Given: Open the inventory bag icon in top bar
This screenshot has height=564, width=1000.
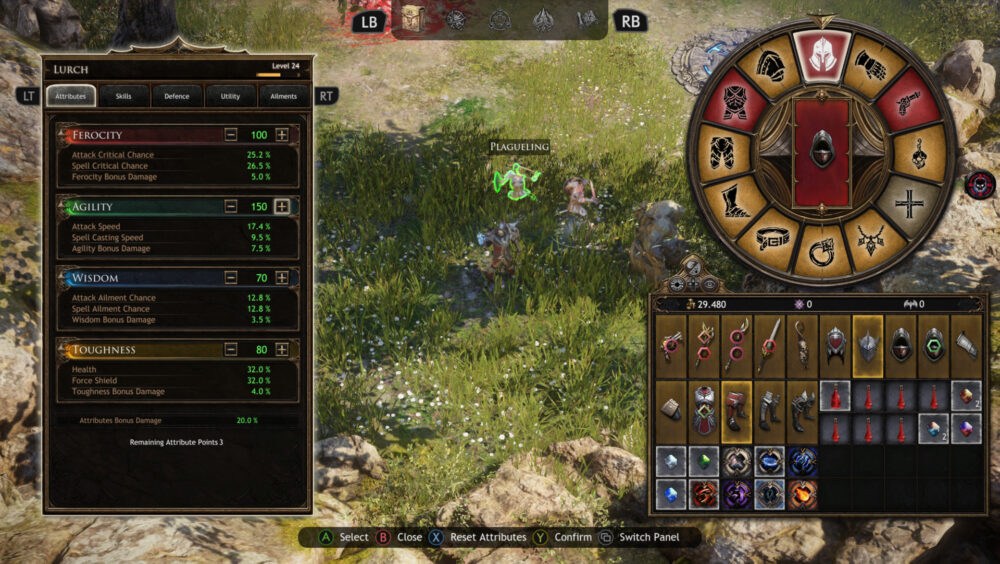Looking at the screenshot, I should click(412, 18).
